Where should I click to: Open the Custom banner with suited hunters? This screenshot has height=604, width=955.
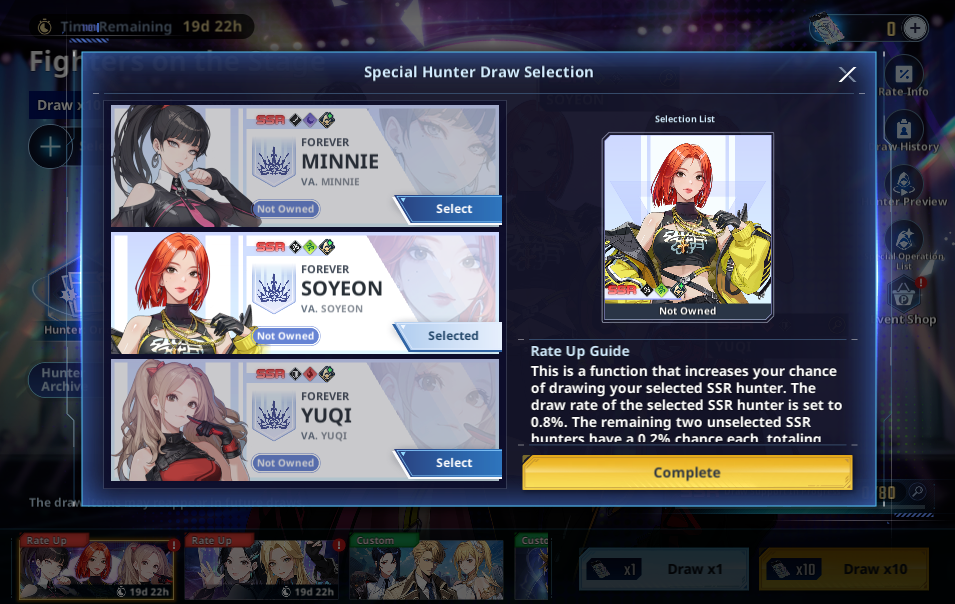(428, 569)
